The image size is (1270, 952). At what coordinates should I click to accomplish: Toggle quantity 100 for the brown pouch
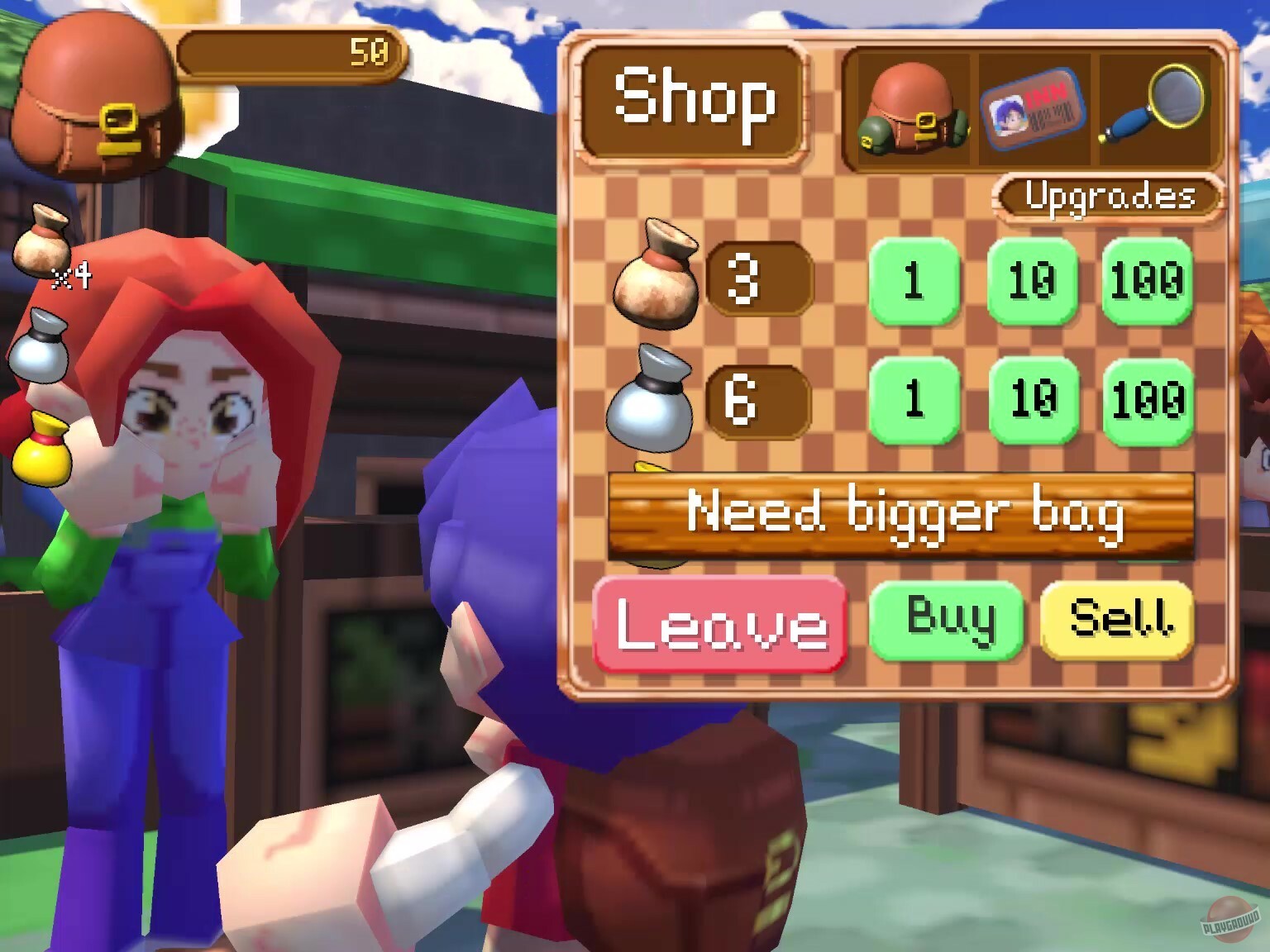click(x=1146, y=281)
